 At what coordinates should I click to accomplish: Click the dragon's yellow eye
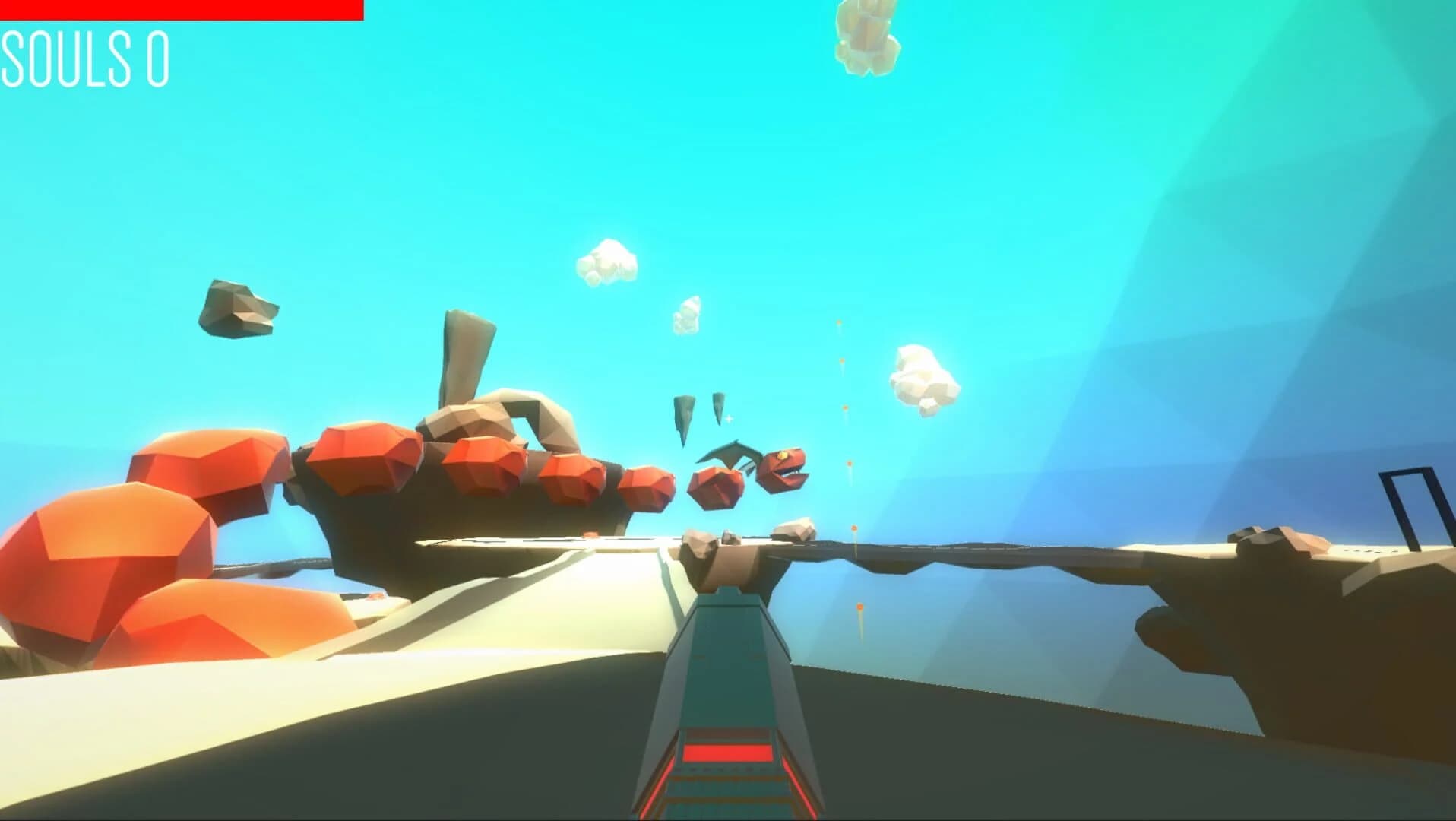[x=783, y=456]
